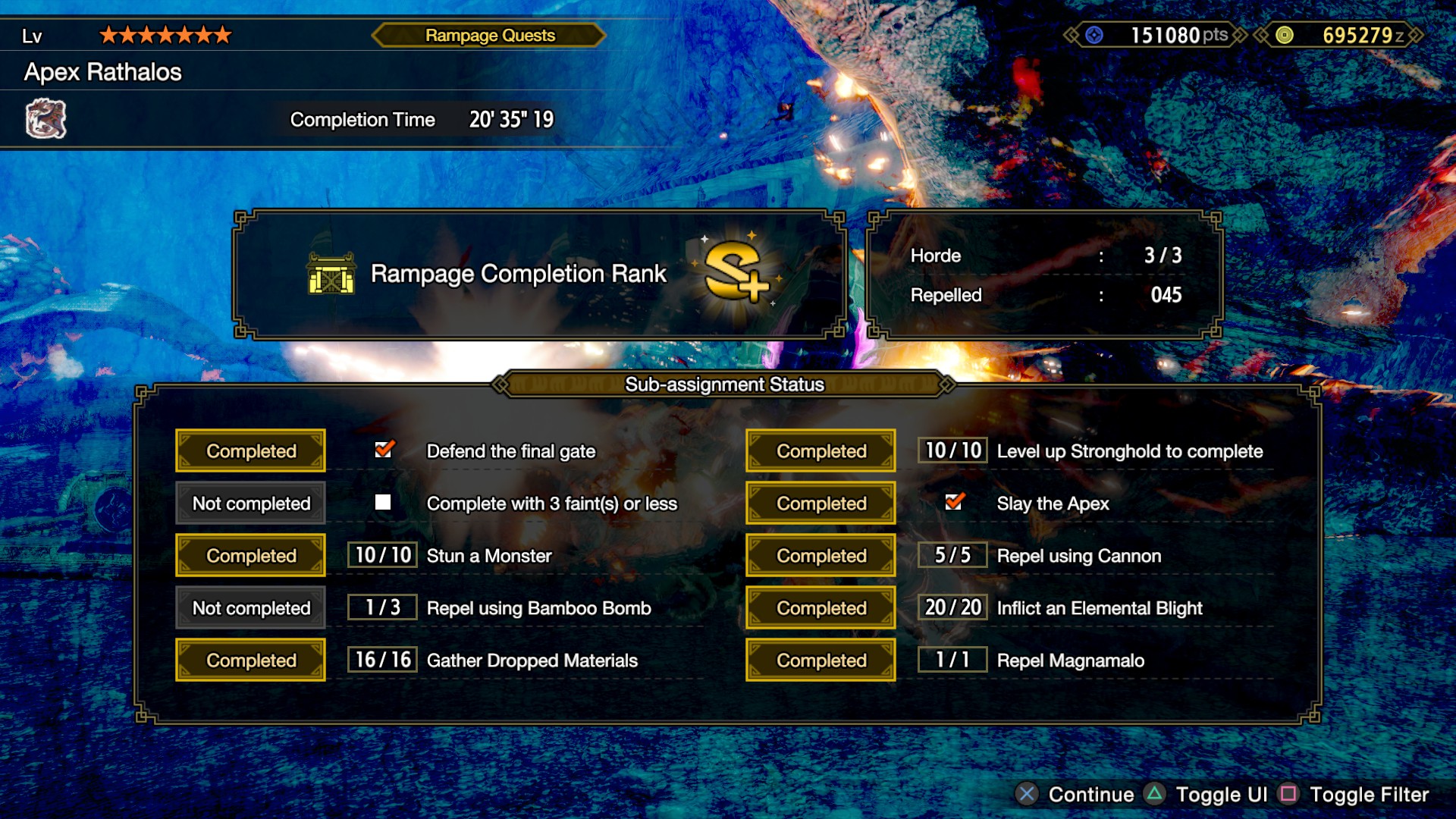Choose the Stun a Monster sub-assignment
This screenshot has height=819, width=1456.
pyautogui.click(x=489, y=556)
